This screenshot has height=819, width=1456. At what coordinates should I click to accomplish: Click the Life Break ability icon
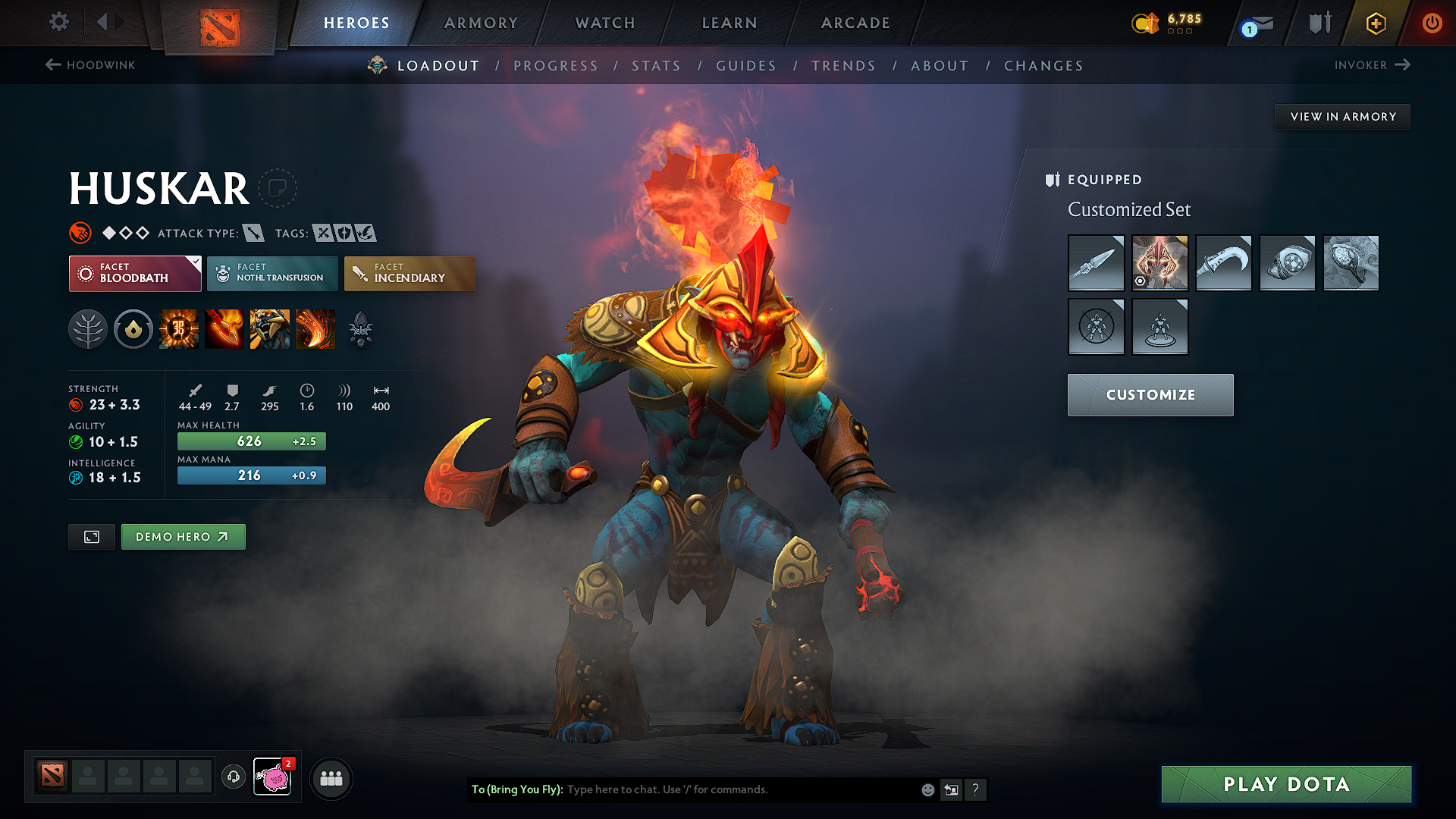point(315,328)
